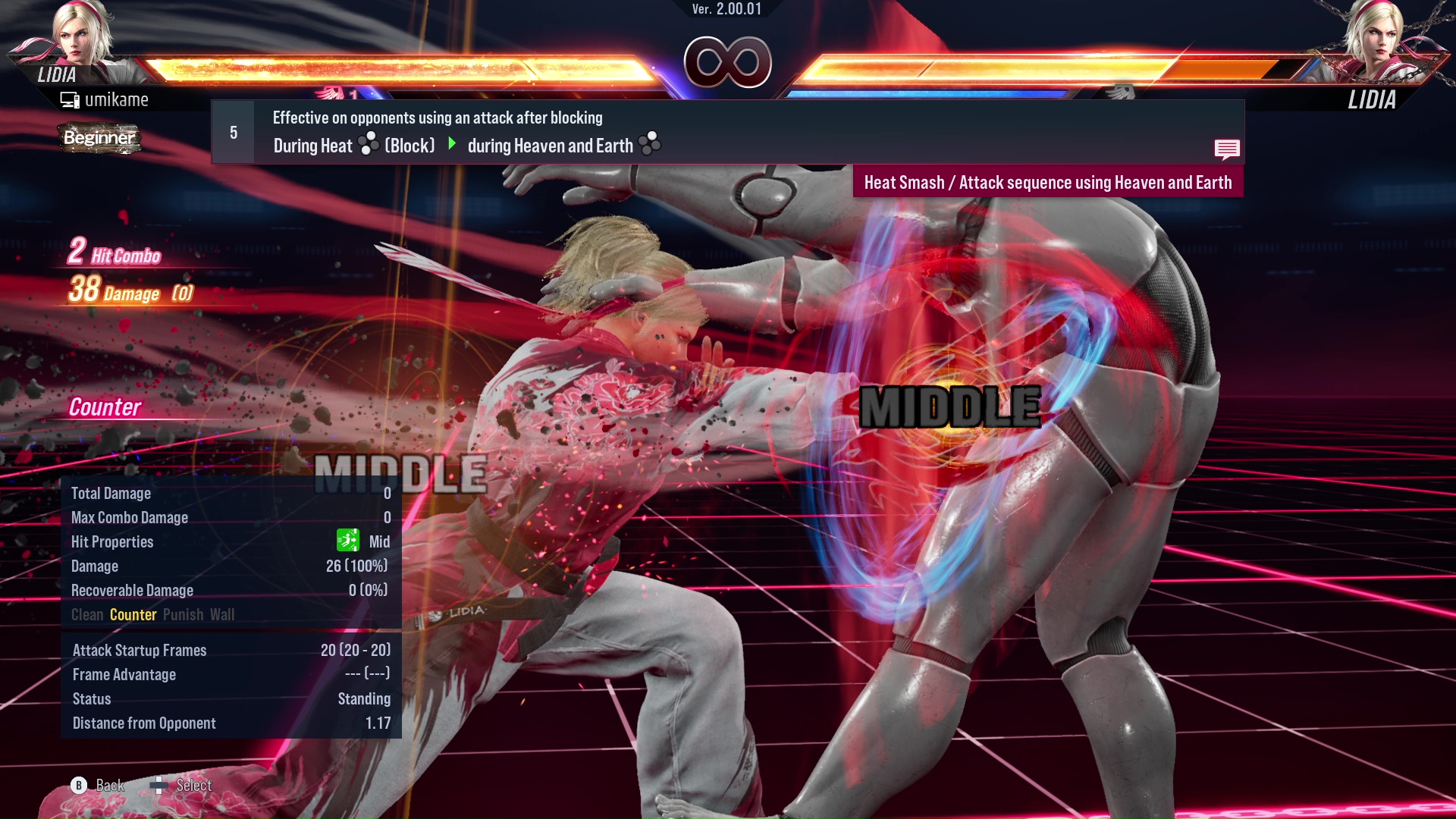Select the Wall damage display tab
Image resolution: width=1456 pixels, height=819 pixels.
tap(224, 614)
